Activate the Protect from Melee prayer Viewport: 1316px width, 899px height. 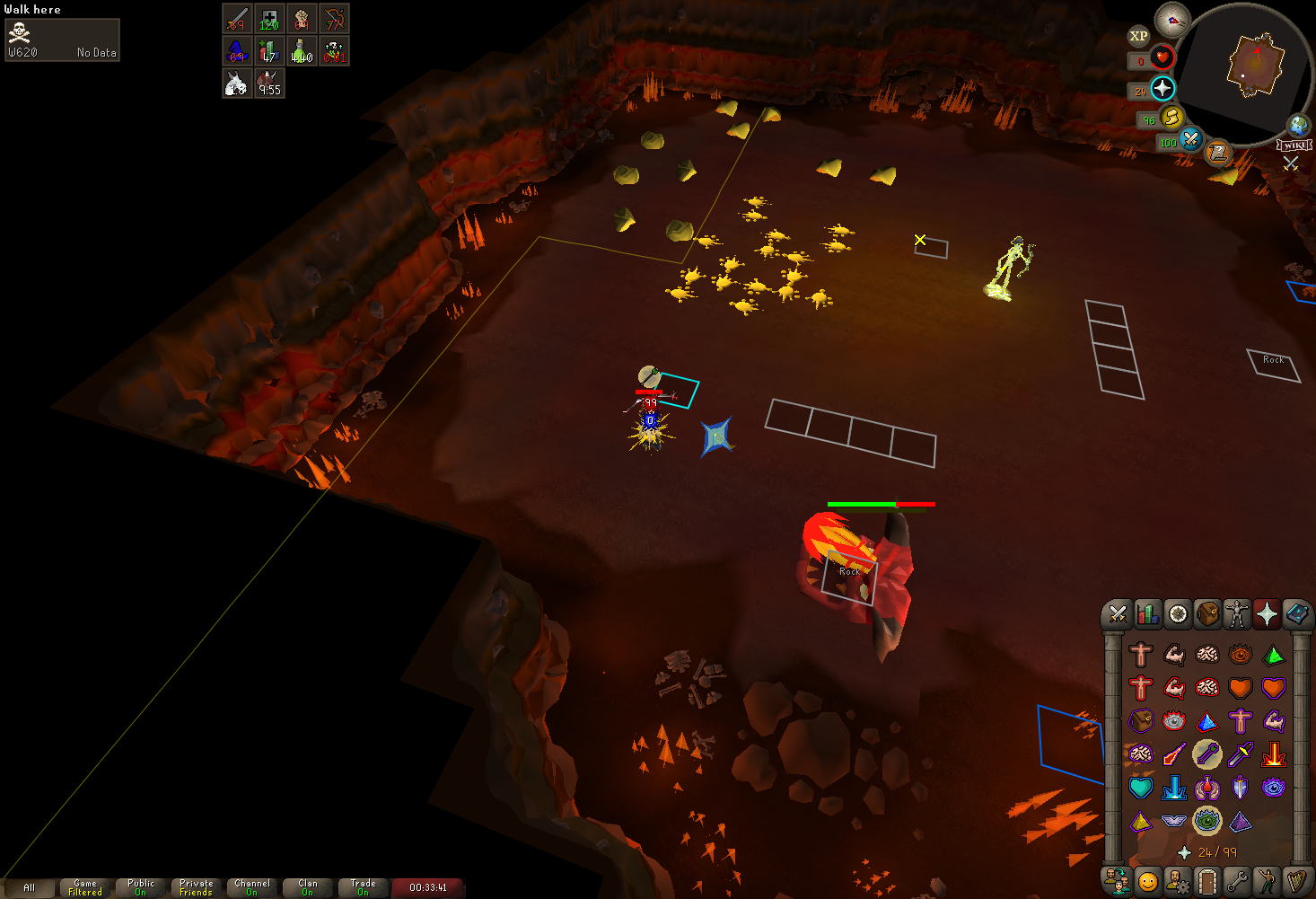[x=1241, y=754]
